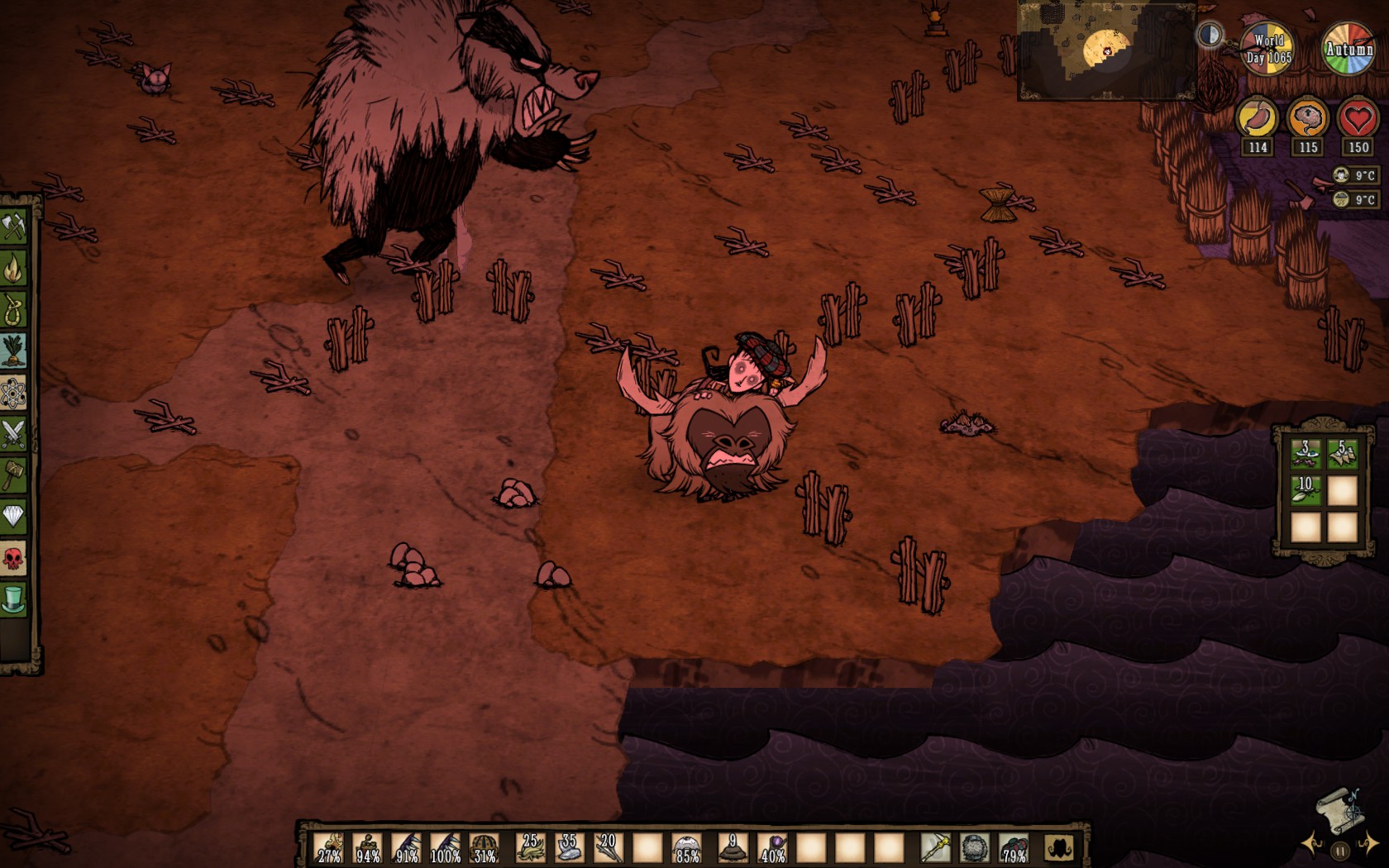This screenshot has height=868, width=1389.
Task: Take the stack of 10 from the container
Action: click(x=1305, y=489)
